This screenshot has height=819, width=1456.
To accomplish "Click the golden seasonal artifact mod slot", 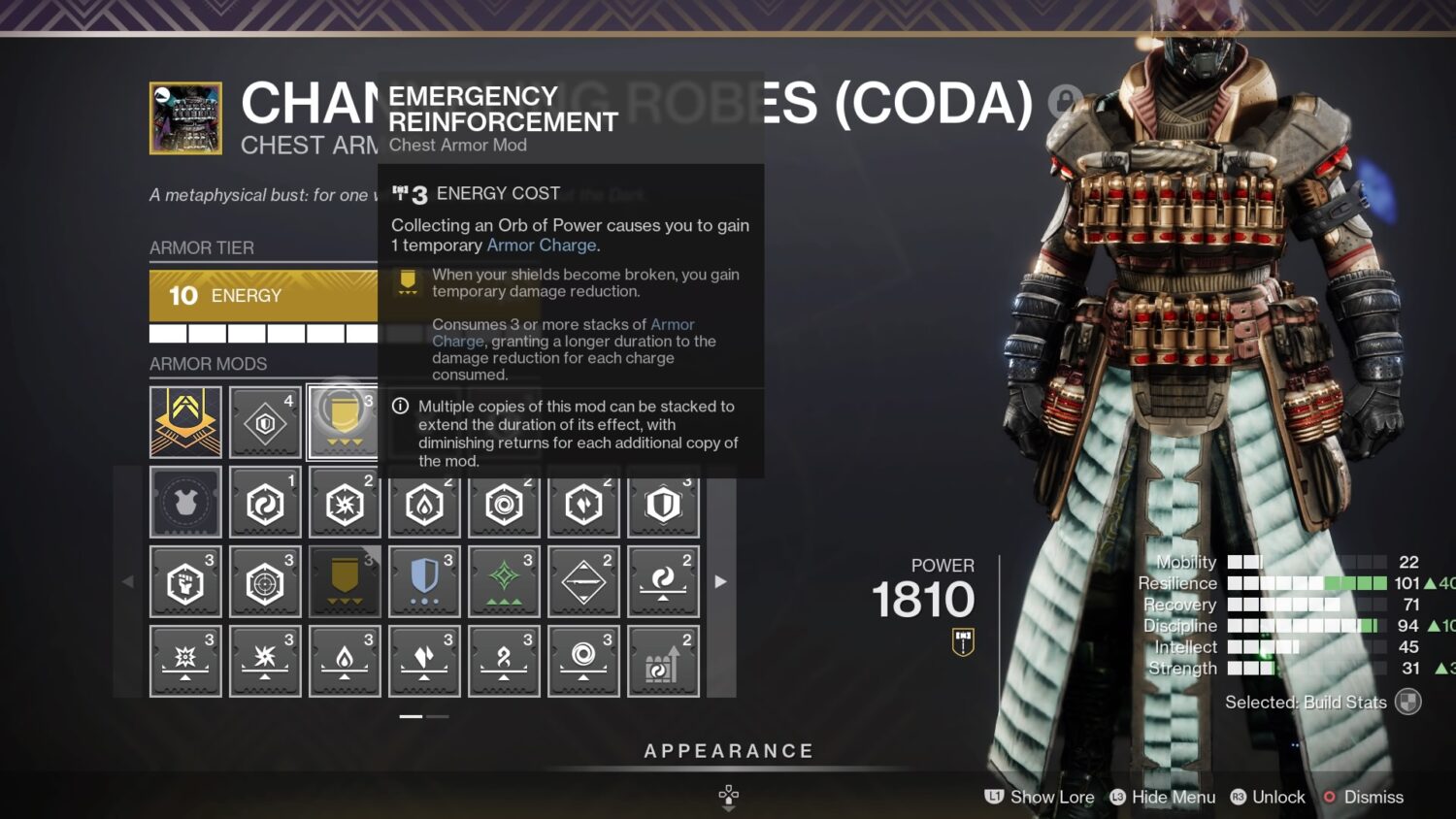I will tap(185, 422).
